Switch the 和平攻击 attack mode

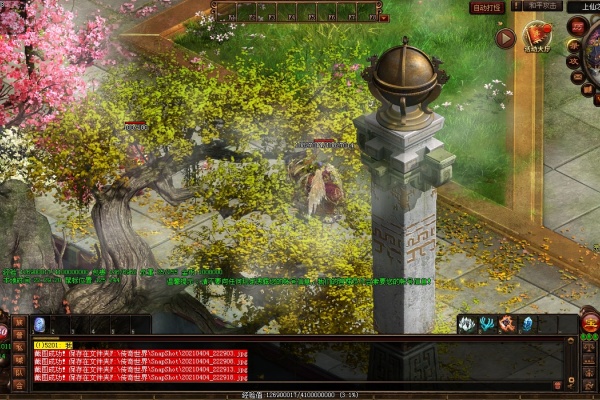click(x=544, y=6)
